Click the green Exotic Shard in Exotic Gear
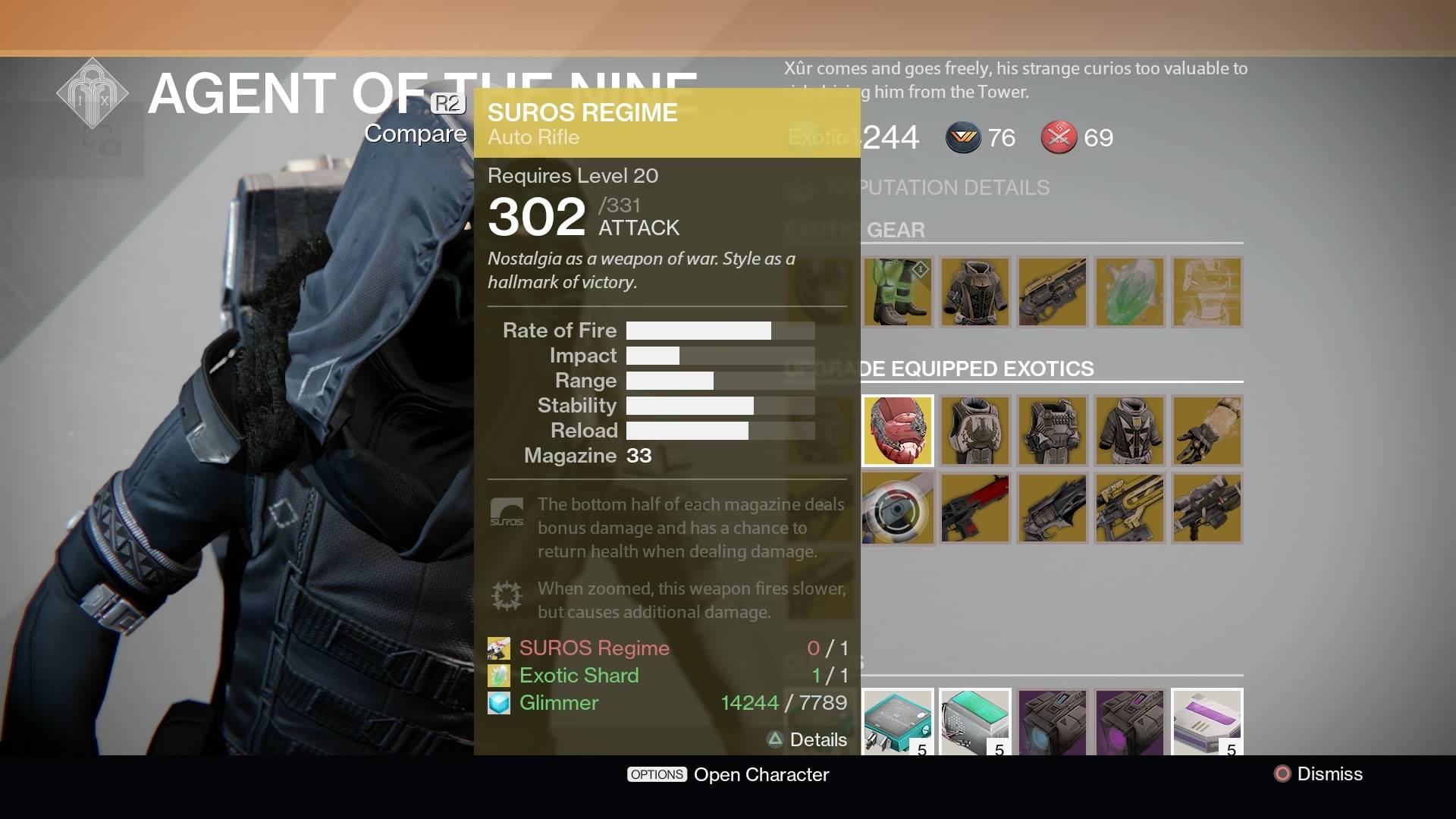This screenshot has height=819, width=1456. click(x=1129, y=292)
